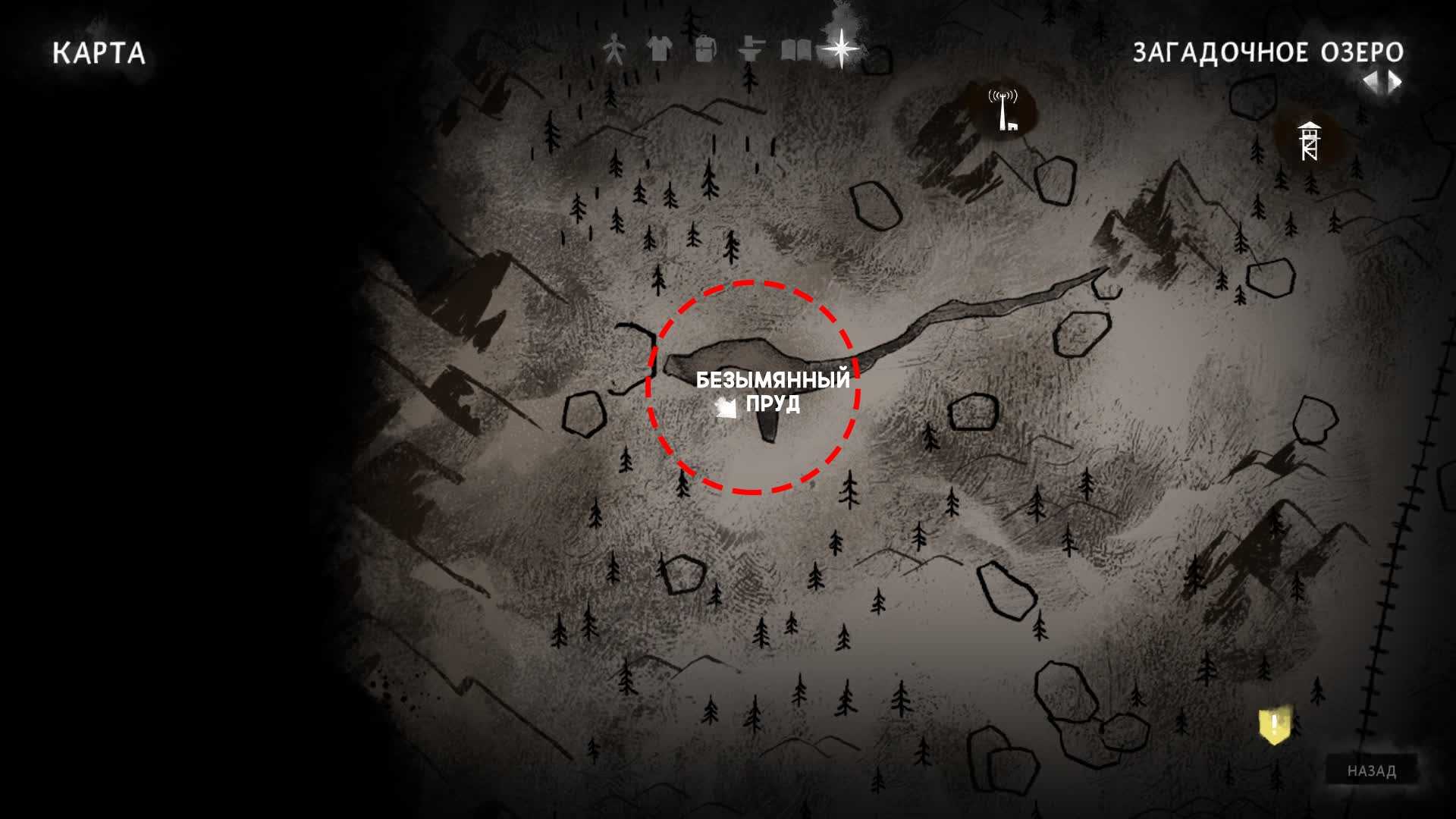Open the status tab with the person icon
The image size is (1456, 819).
[x=614, y=50]
